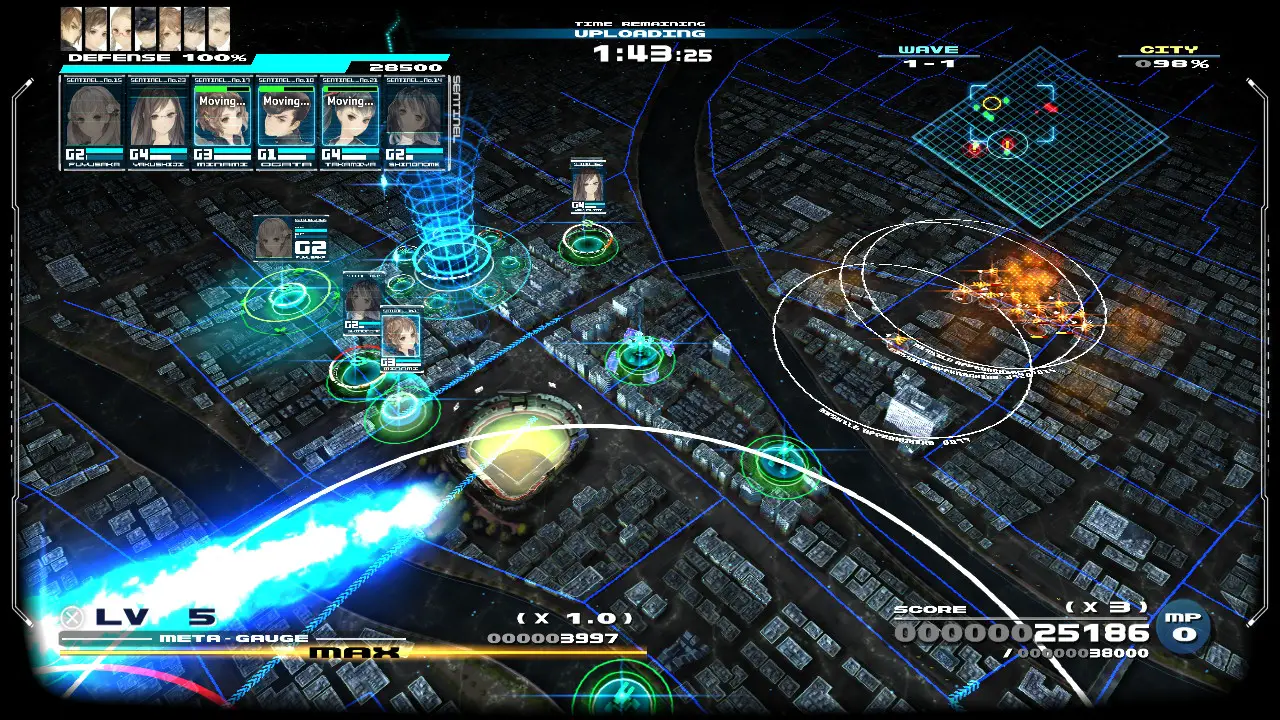This screenshot has width=1280, height=720.
Task: Select the Fuyusaka sentinel card in the roster
Action: pyautogui.click(x=94, y=122)
